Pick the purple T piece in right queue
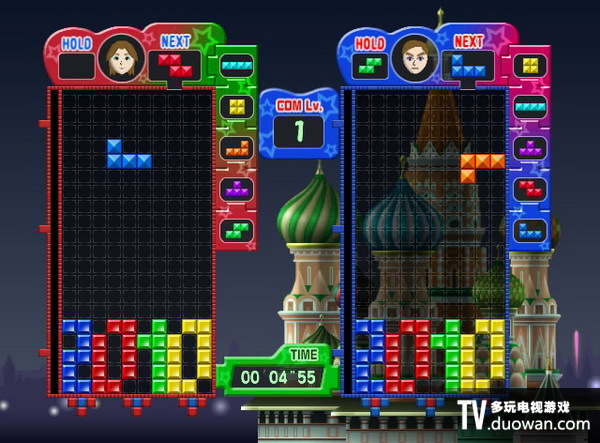The height and width of the screenshot is (443, 600). (x=530, y=147)
